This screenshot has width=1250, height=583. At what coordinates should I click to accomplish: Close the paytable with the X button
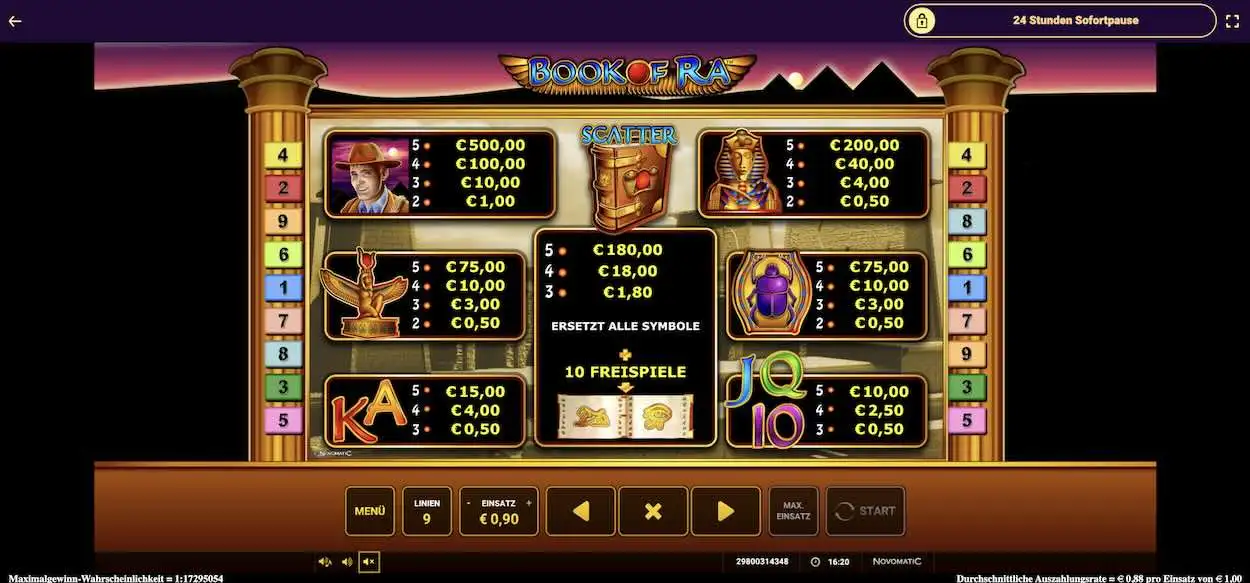point(653,511)
